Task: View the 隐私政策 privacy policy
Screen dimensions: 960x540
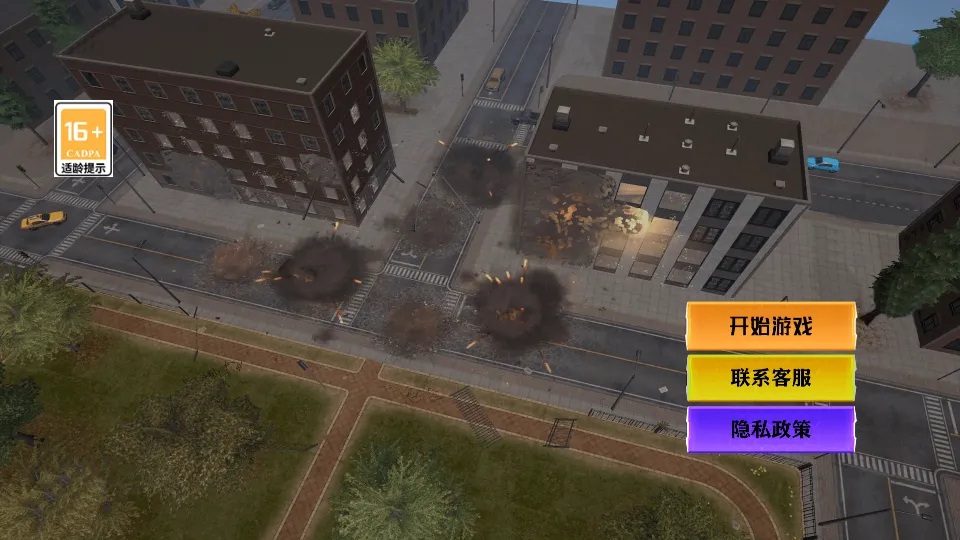Action: 770,430
